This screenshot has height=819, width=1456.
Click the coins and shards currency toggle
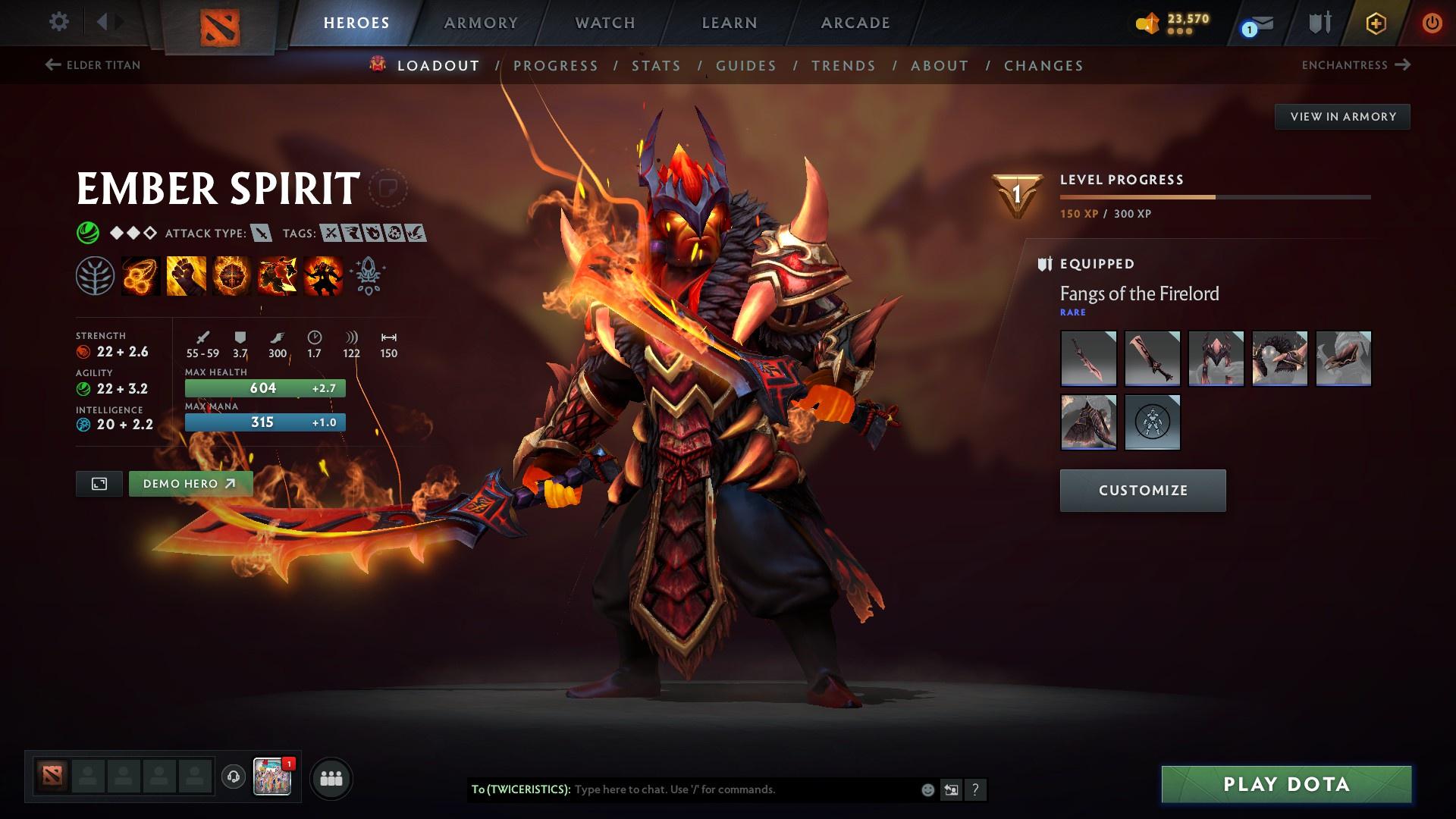1147,23
